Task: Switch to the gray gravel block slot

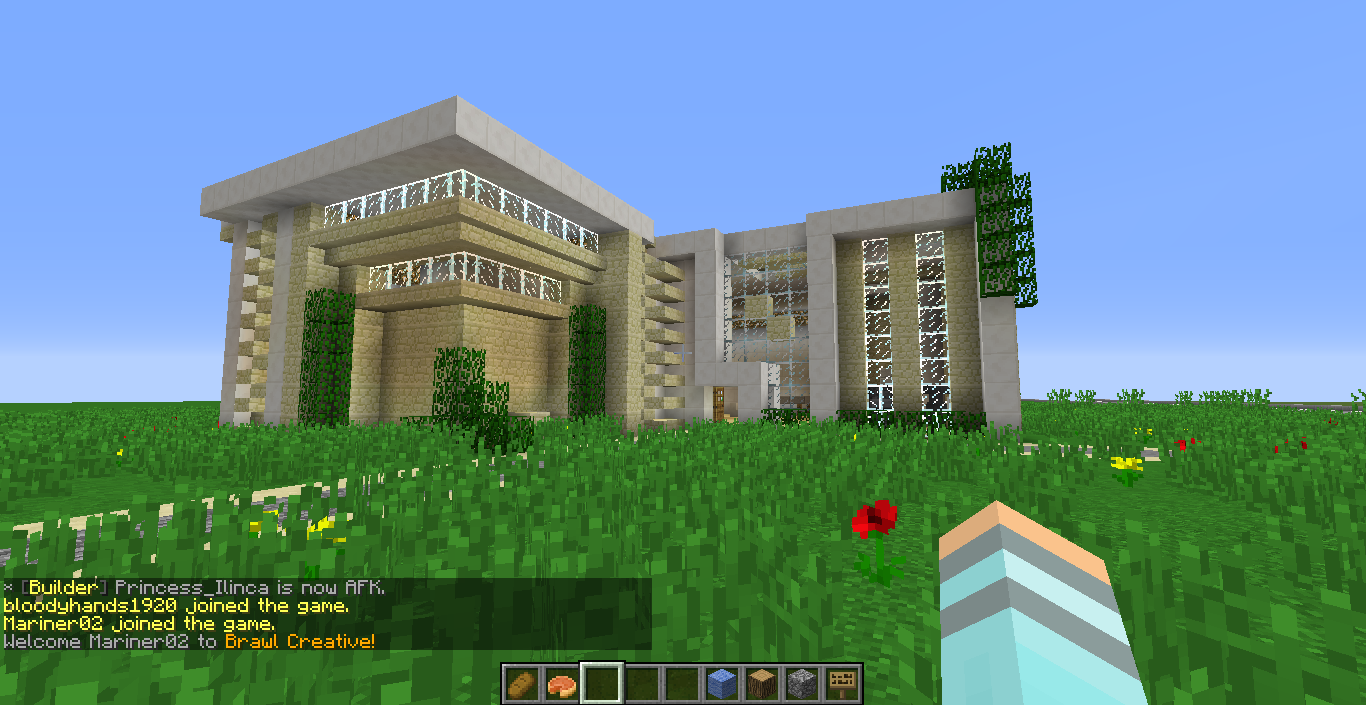Action: click(x=802, y=684)
